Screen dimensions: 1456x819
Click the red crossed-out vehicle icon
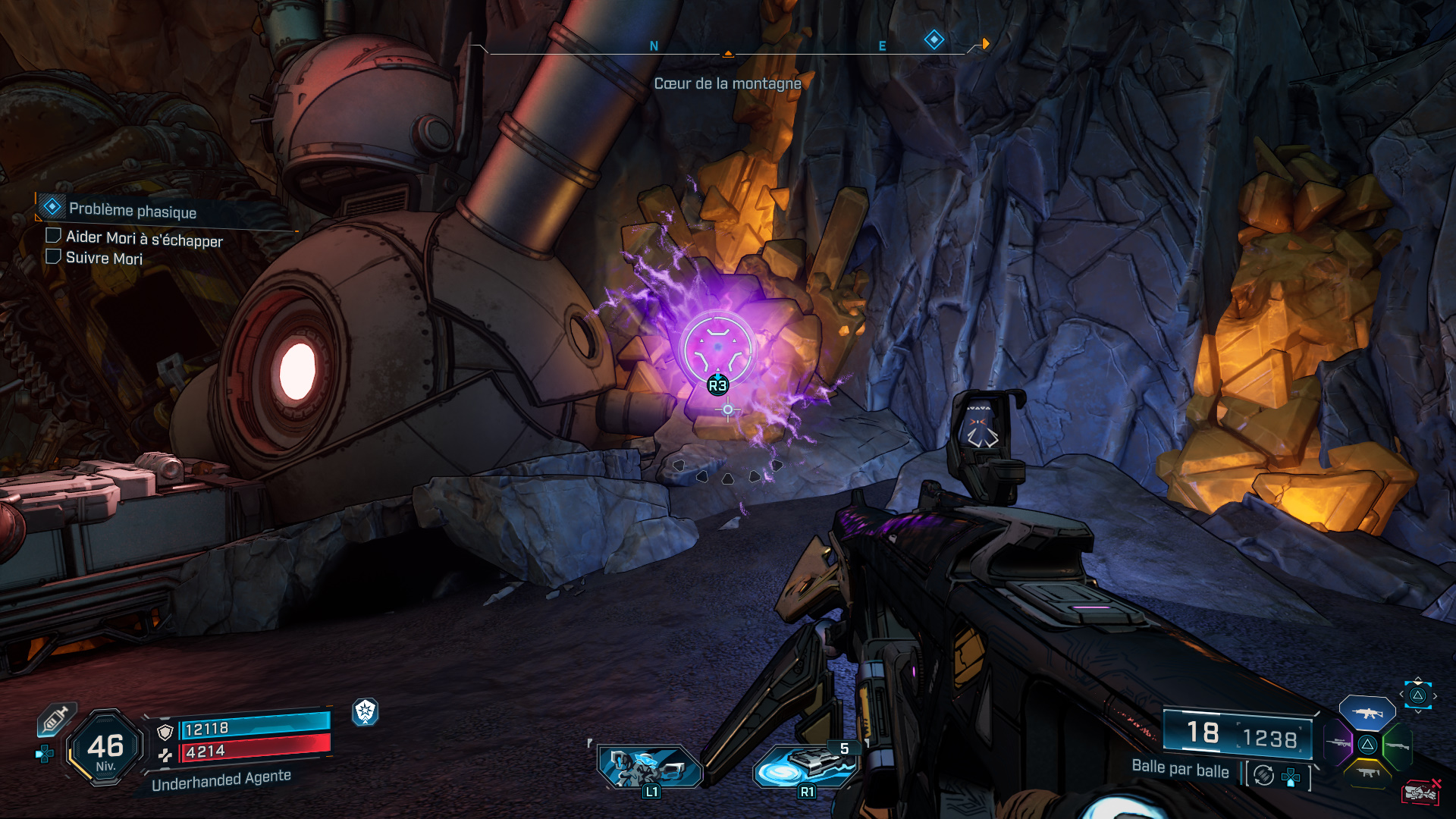(x=1420, y=792)
